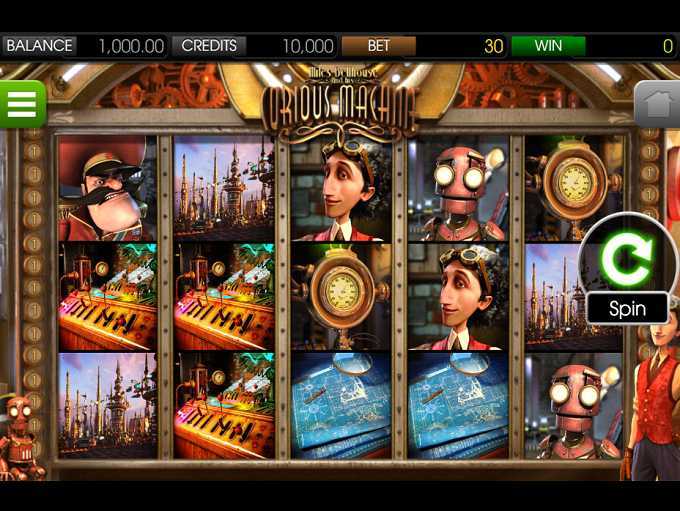Click the CREDITS label
The image size is (680, 511).
tap(209, 46)
